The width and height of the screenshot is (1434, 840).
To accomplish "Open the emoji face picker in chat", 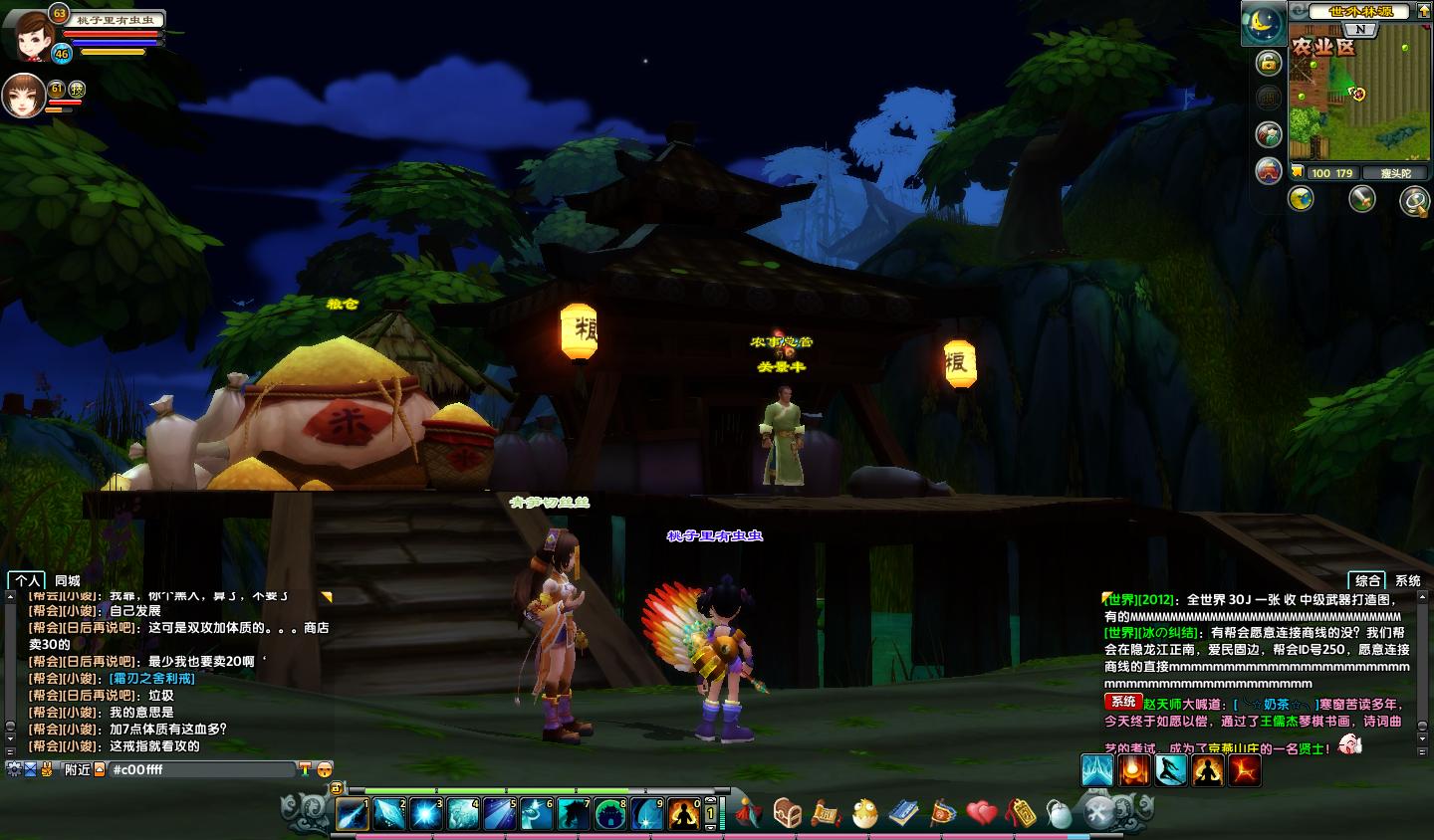I will point(324,769).
